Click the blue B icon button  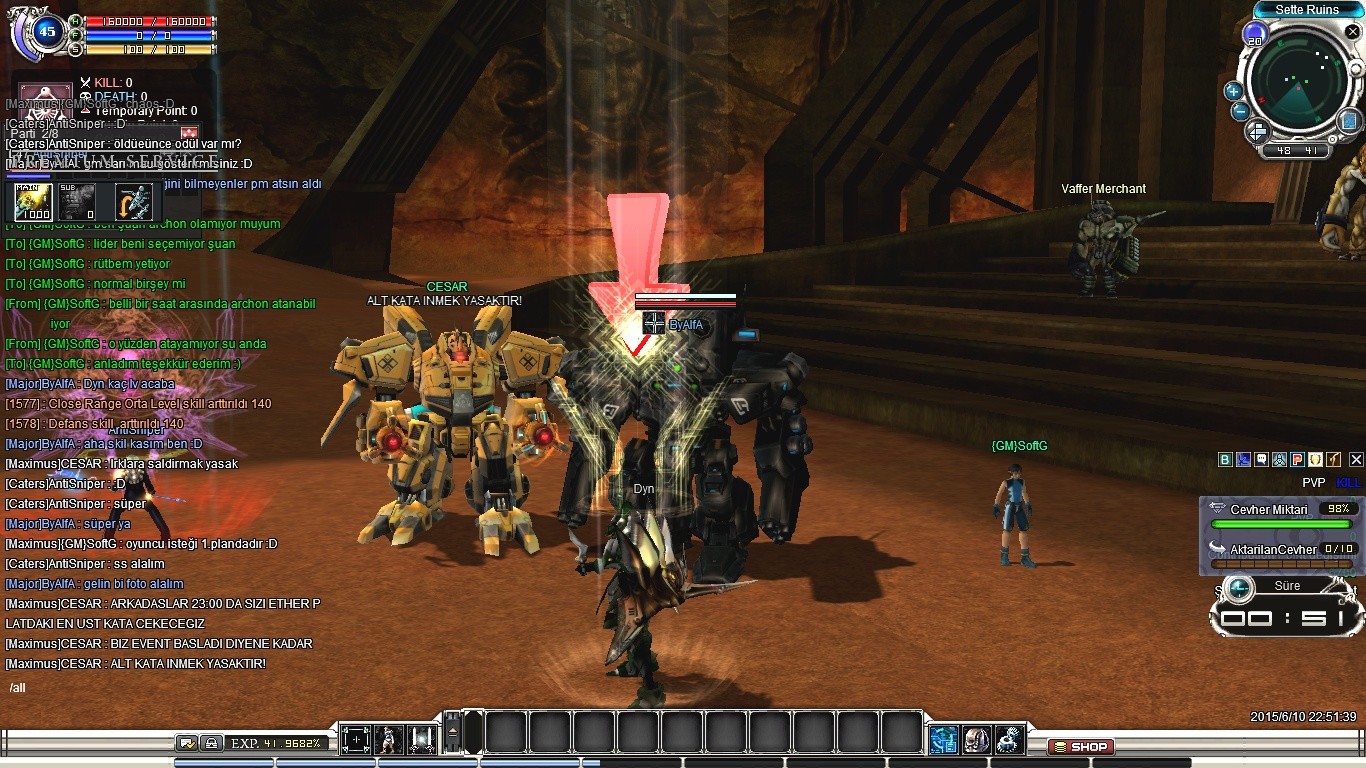[1225, 460]
